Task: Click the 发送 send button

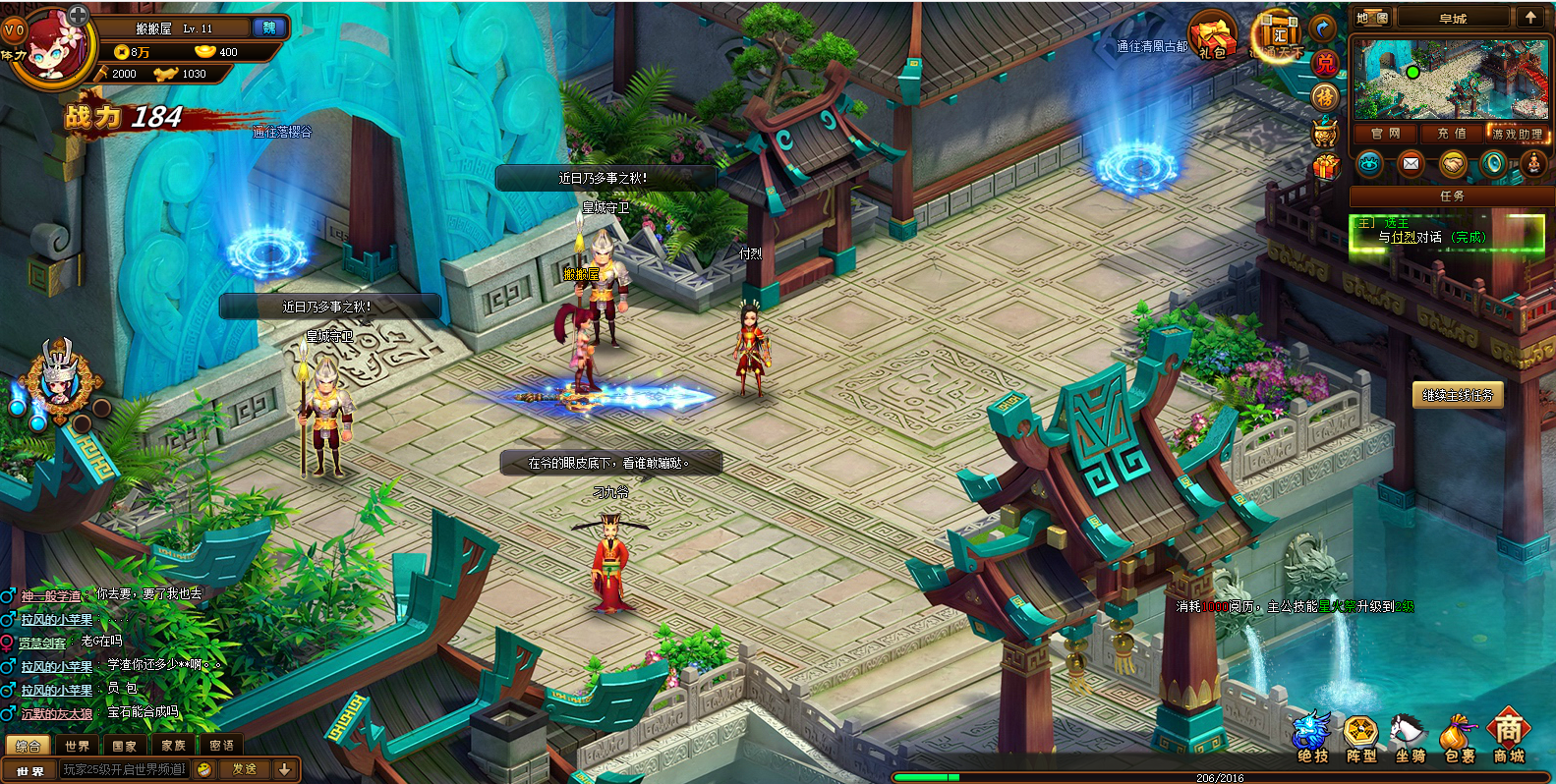Action: coord(244,769)
